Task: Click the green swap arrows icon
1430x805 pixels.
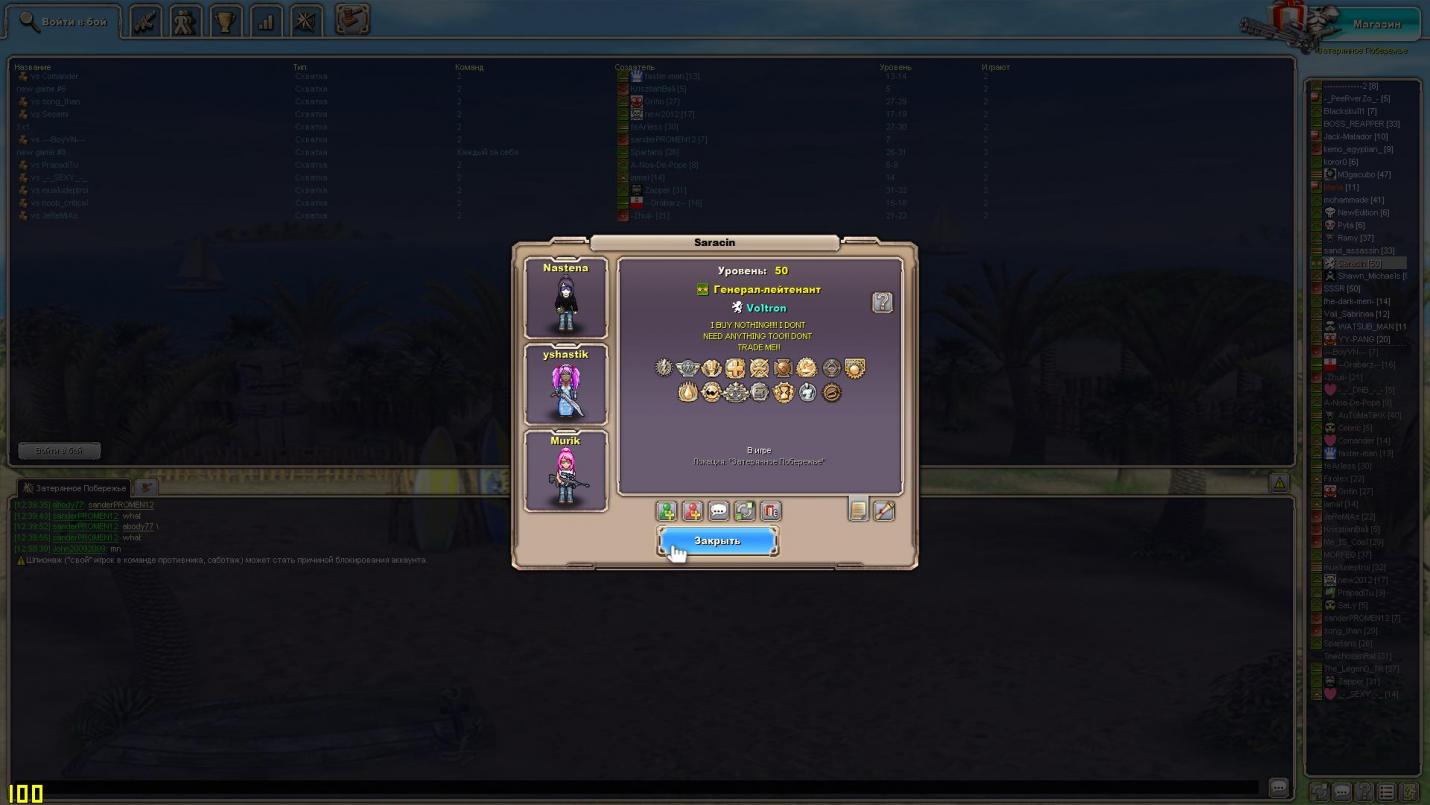Action: [744, 511]
